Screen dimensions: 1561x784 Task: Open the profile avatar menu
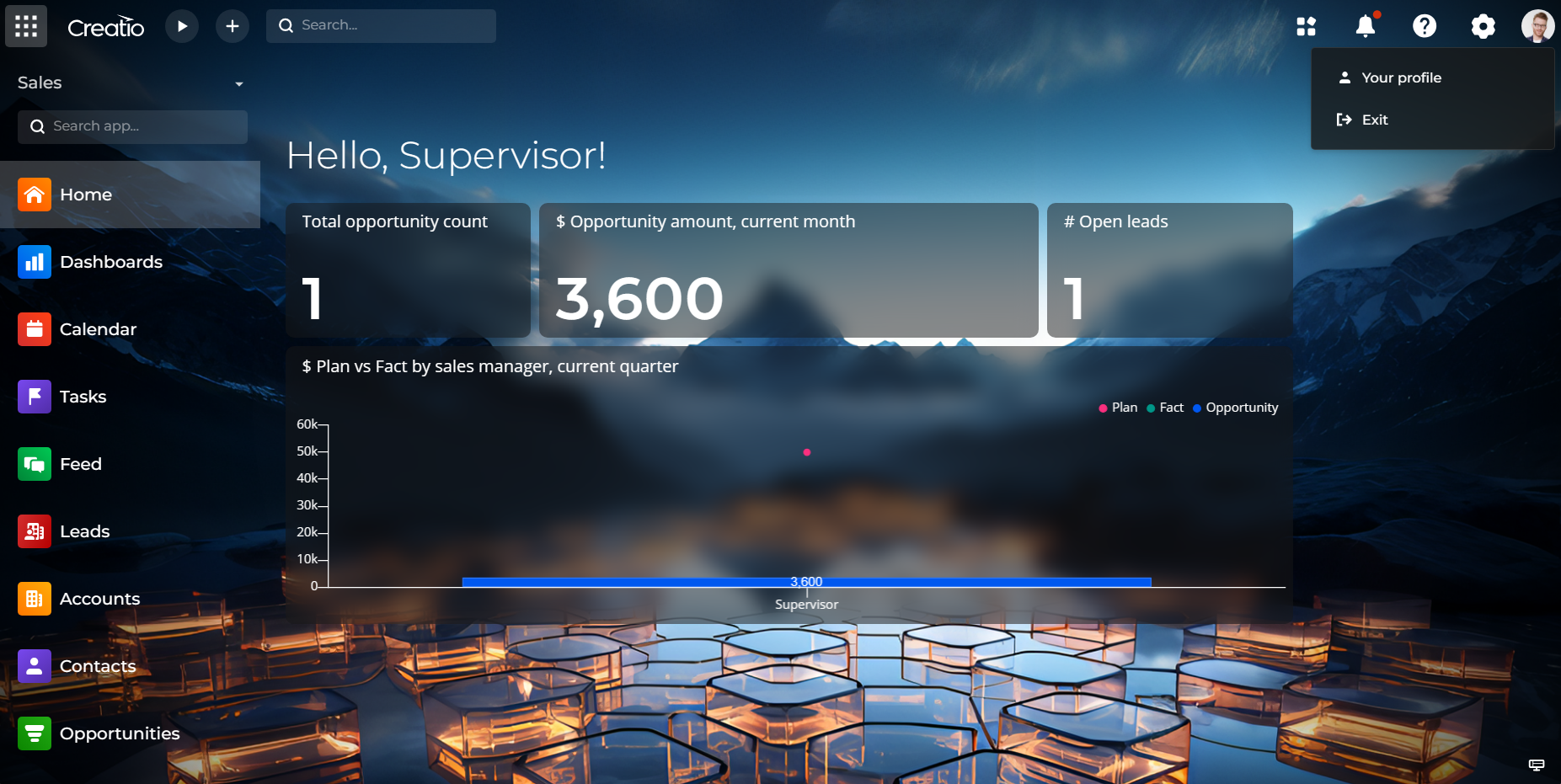click(1538, 25)
